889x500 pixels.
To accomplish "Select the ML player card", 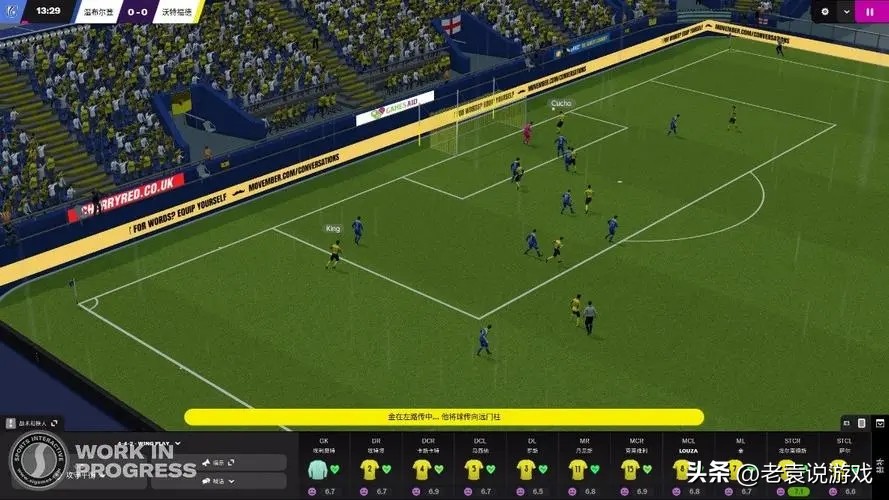I will click(x=737, y=467).
